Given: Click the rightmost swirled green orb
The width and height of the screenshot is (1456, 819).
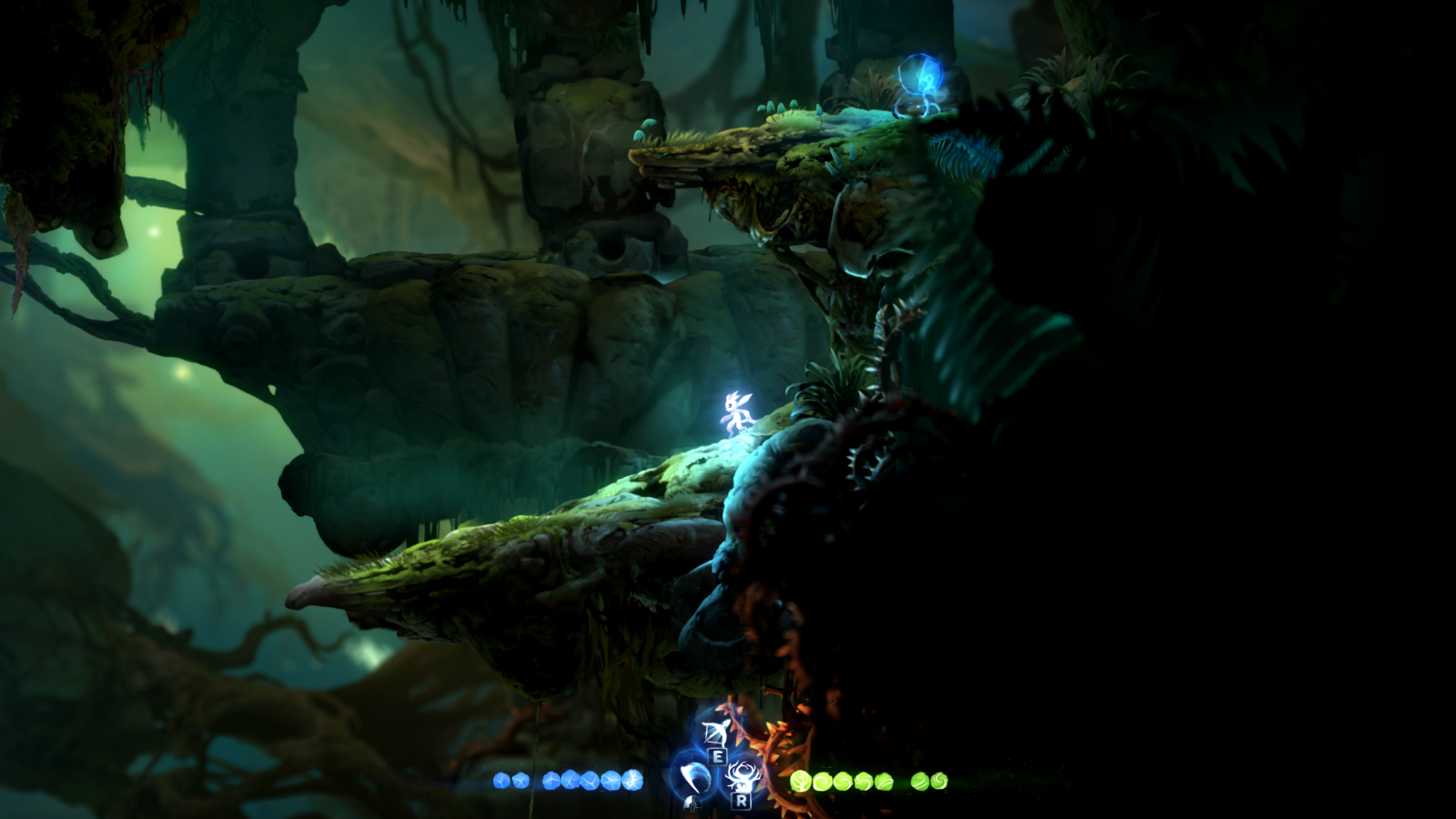Looking at the screenshot, I should pyautogui.click(x=937, y=779).
